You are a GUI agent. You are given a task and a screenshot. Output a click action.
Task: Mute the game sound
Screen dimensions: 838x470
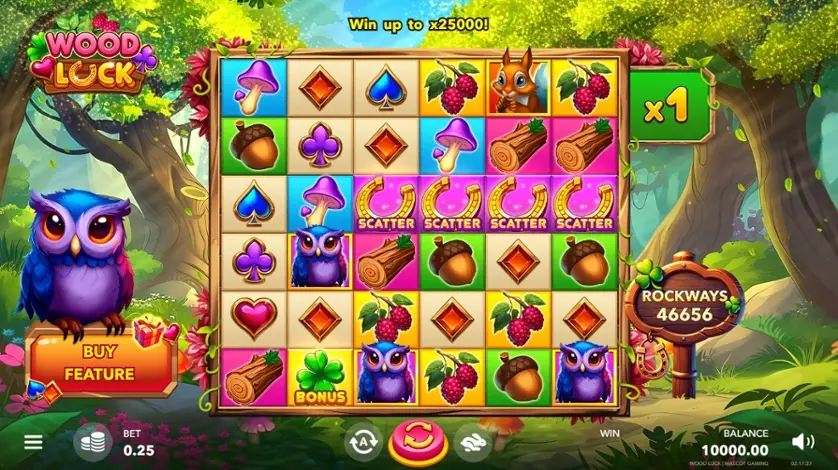click(802, 441)
